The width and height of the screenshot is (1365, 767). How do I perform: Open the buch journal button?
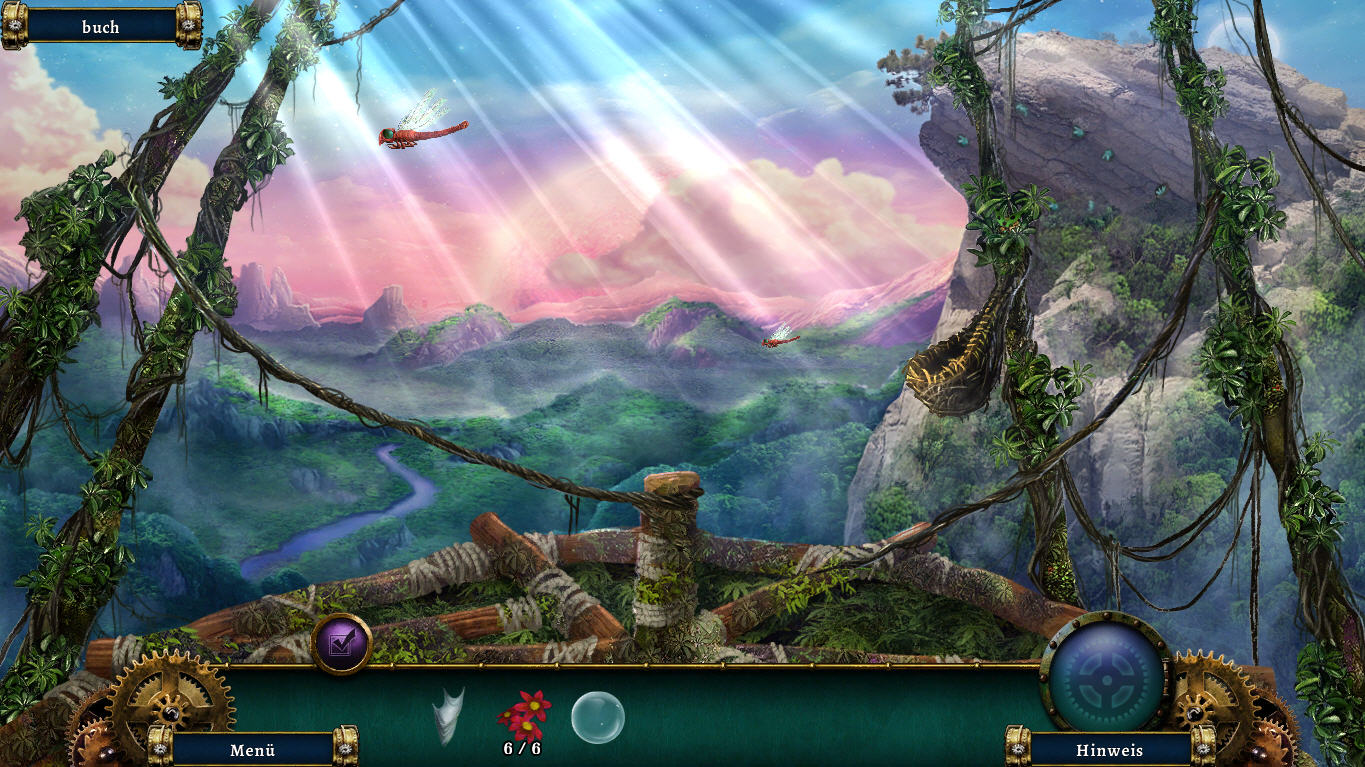tap(101, 27)
